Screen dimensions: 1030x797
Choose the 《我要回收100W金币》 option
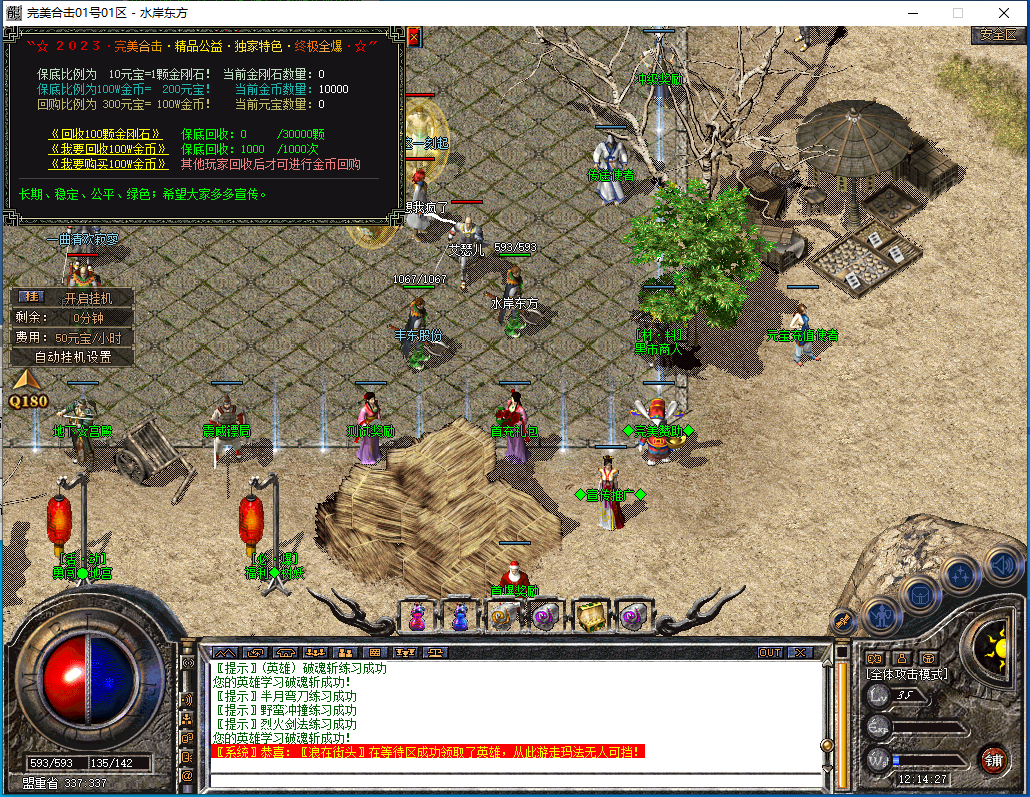pyautogui.click(x=109, y=149)
